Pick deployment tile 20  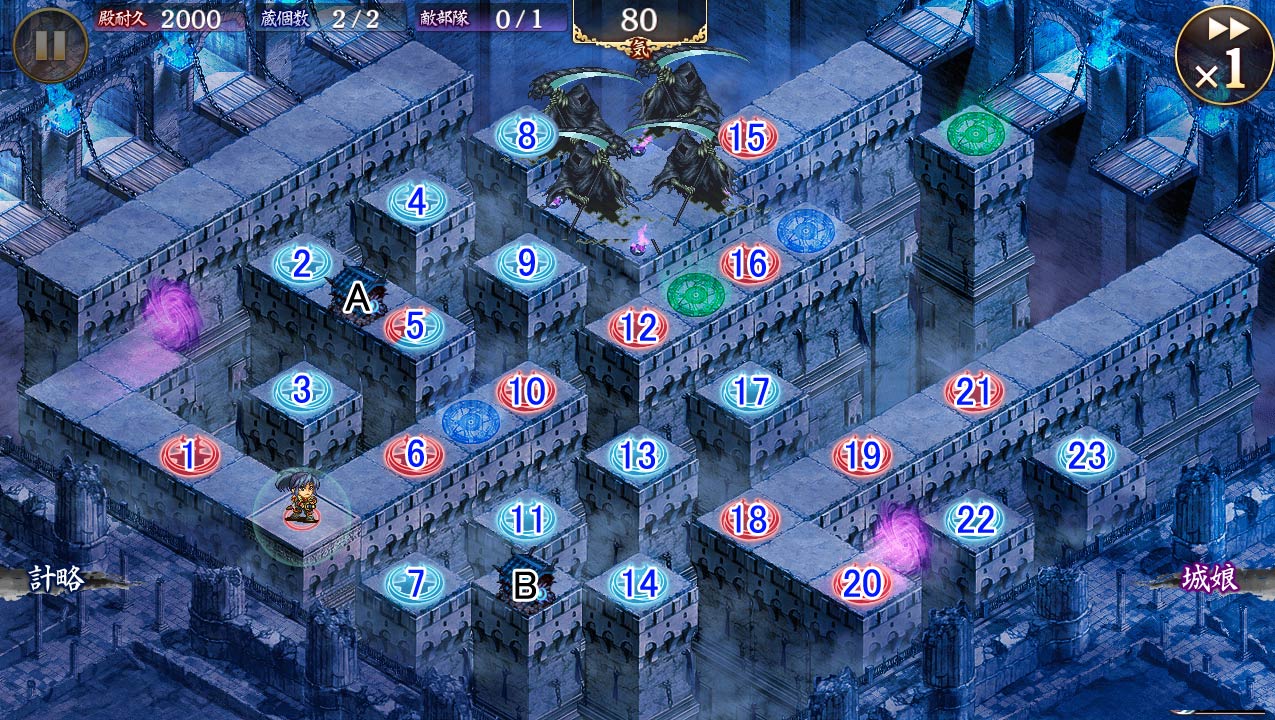(x=861, y=584)
